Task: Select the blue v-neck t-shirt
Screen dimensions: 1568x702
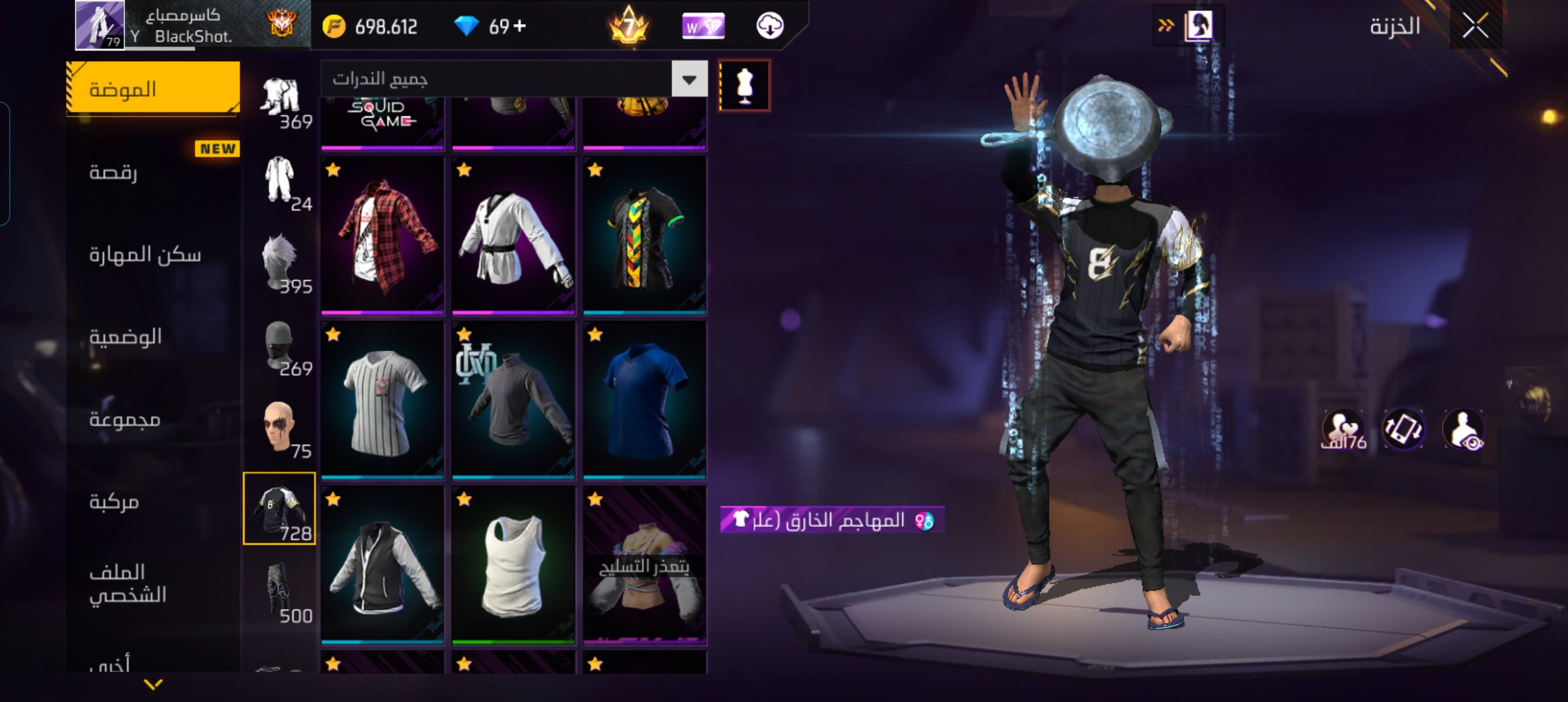Action: 644,400
